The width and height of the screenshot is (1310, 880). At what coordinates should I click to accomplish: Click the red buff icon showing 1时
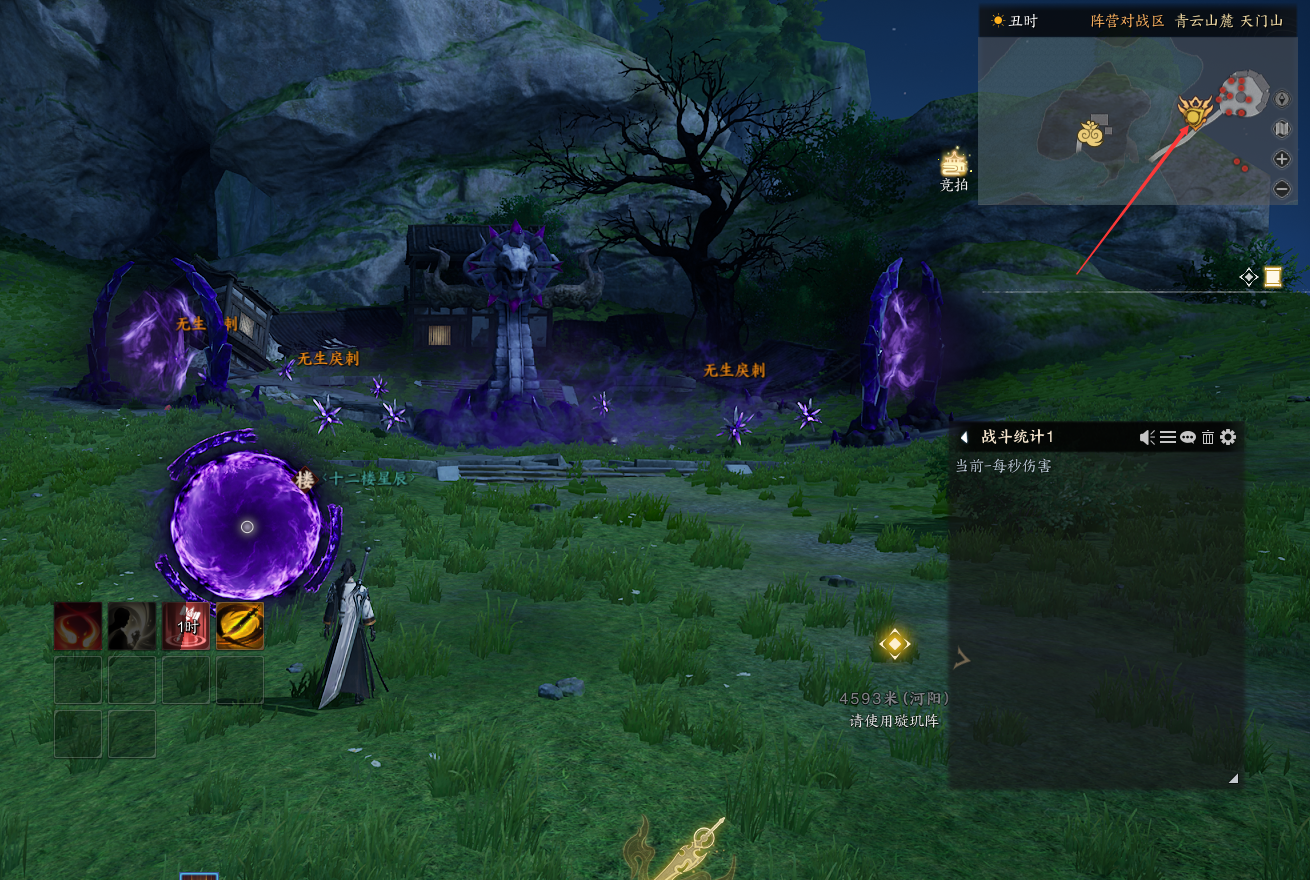pyautogui.click(x=186, y=626)
